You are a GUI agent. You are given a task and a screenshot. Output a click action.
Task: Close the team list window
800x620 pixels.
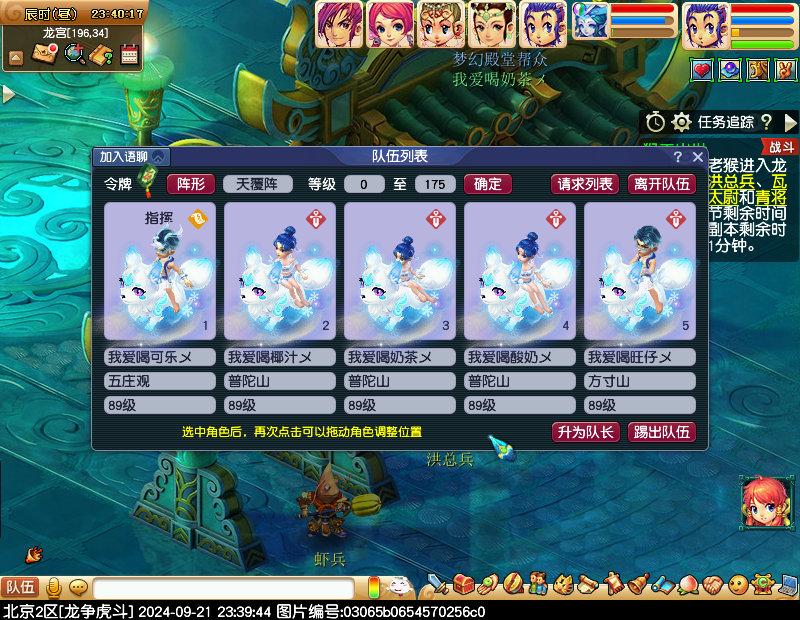point(697,157)
